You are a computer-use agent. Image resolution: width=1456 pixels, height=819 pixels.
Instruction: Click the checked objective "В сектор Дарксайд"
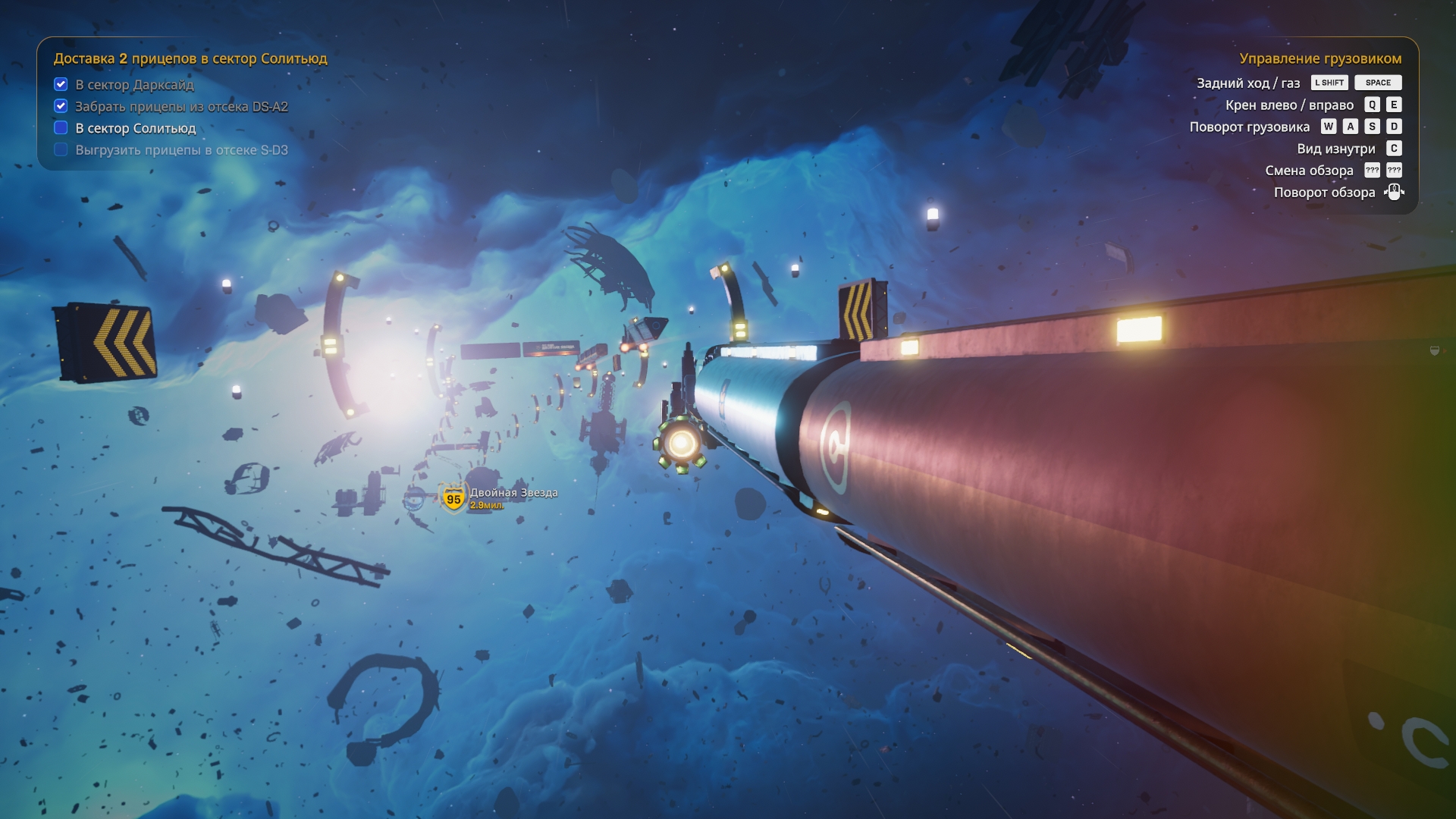(134, 85)
